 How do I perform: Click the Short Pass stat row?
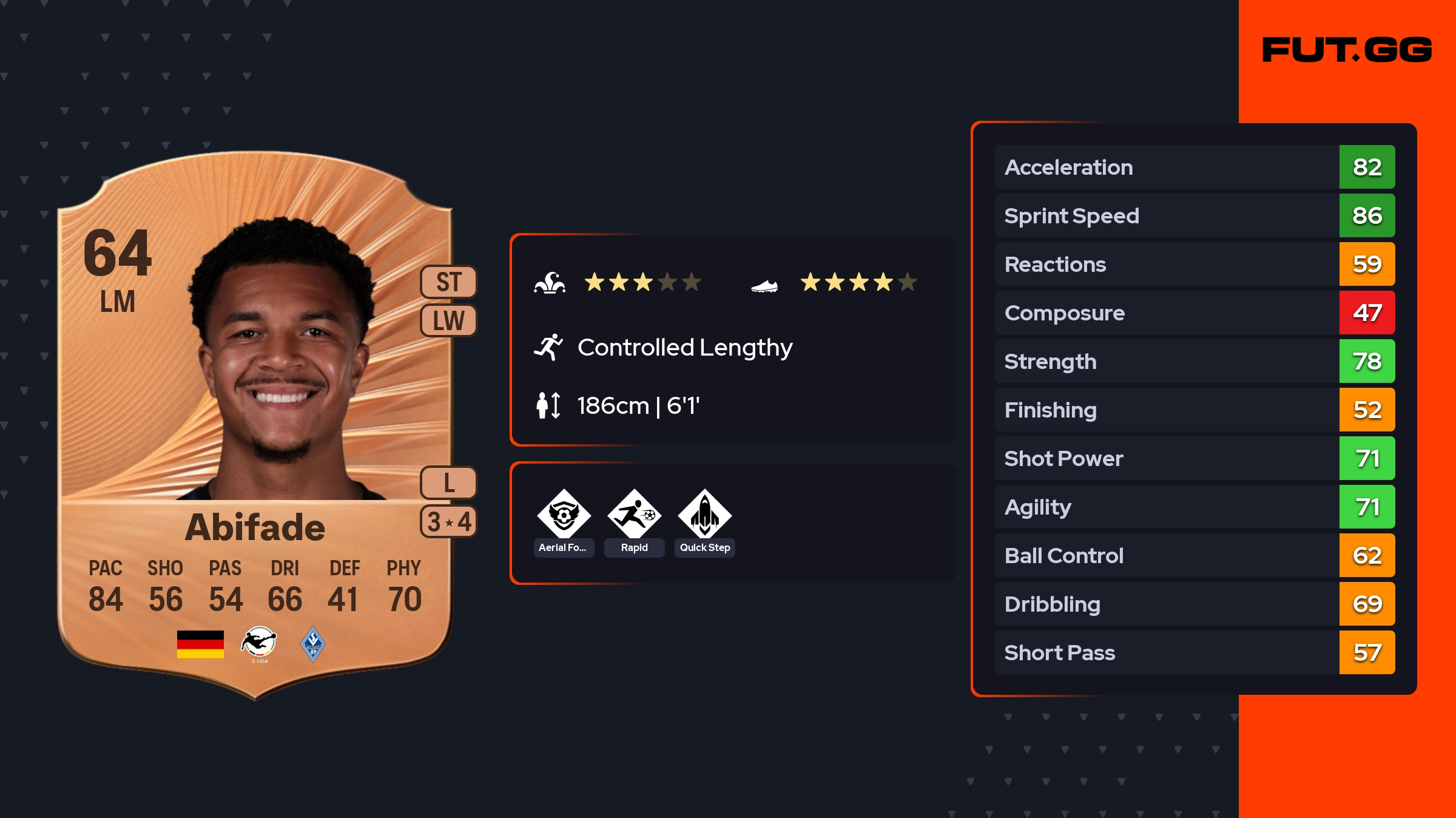1194,652
